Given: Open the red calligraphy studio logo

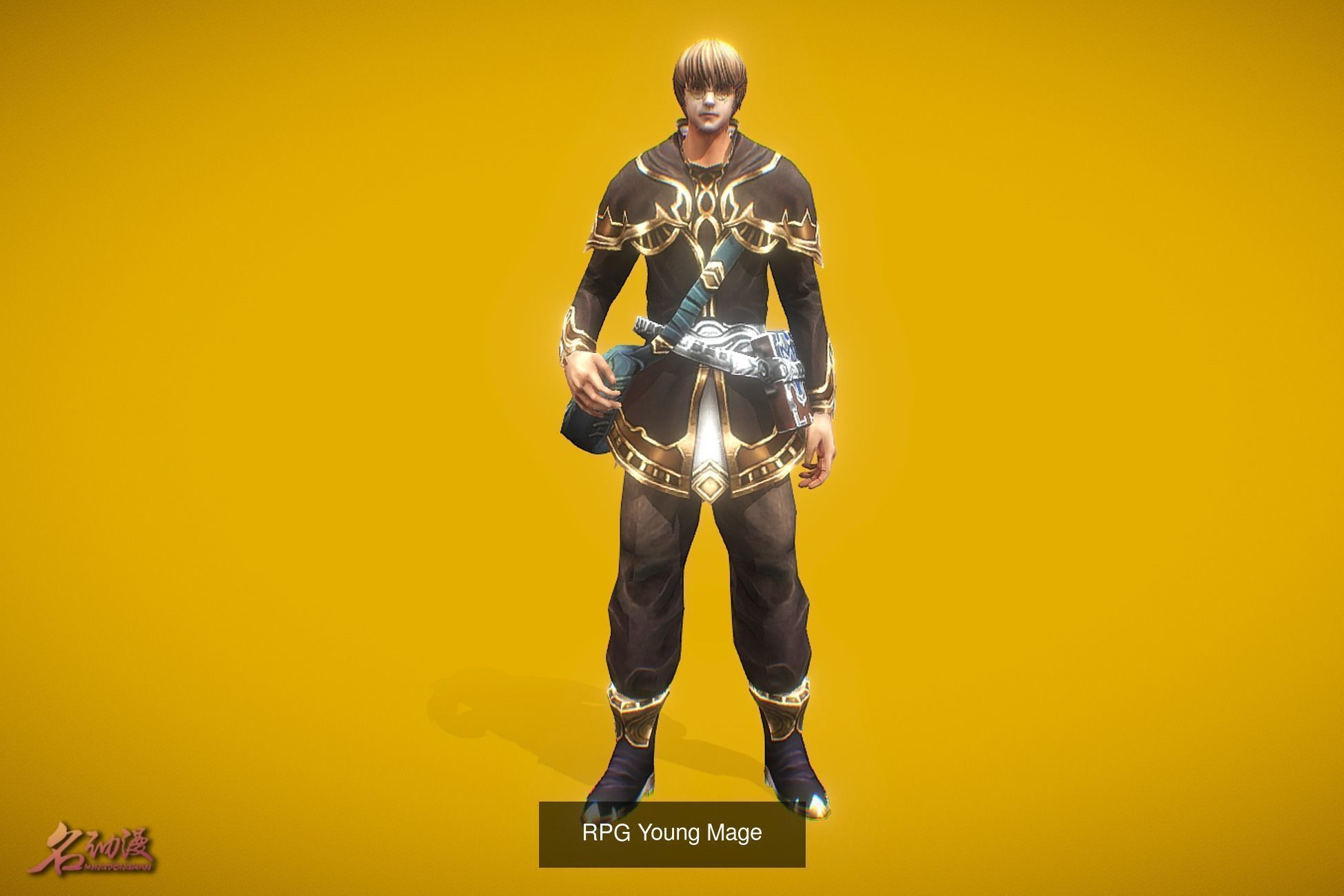Looking at the screenshot, I should pyautogui.click(x=99, y=847).
